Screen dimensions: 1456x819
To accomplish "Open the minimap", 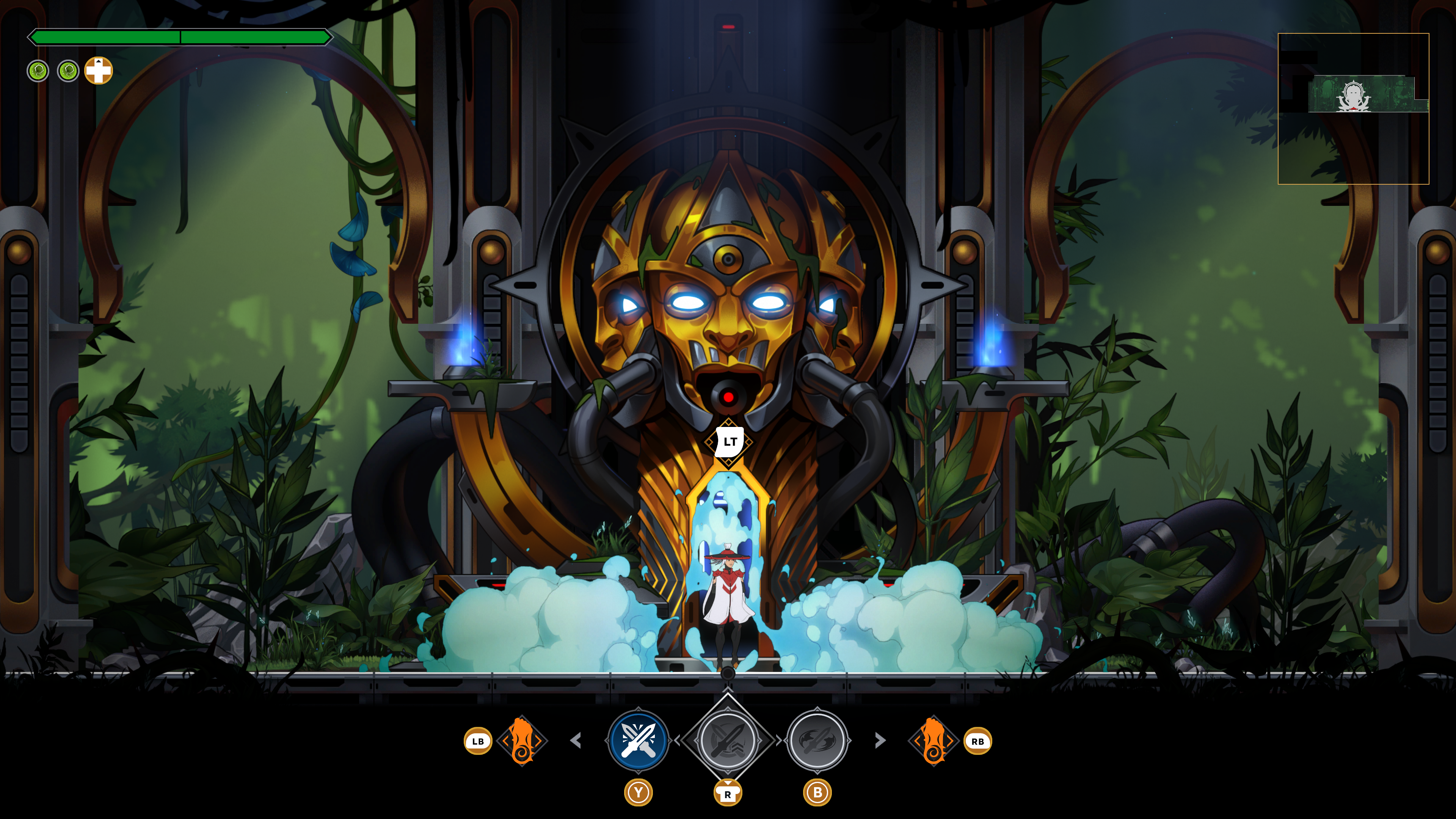I will point(1353,108).
